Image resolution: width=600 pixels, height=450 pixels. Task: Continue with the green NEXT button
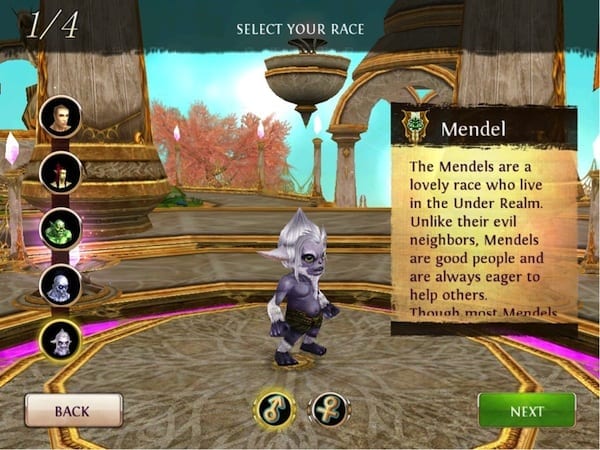pos(526,410)
